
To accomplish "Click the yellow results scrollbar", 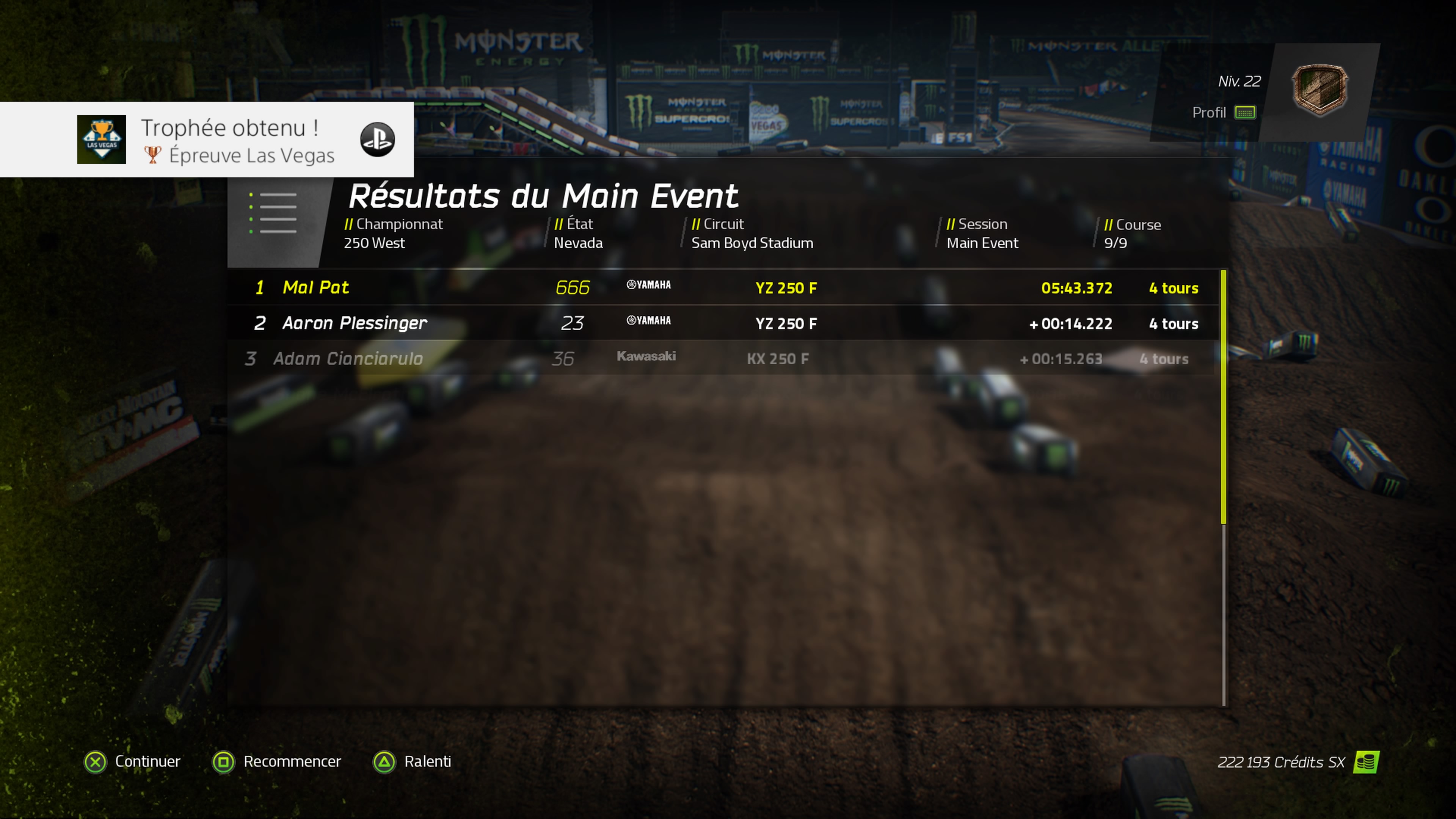I will [x=1224, y=395].
